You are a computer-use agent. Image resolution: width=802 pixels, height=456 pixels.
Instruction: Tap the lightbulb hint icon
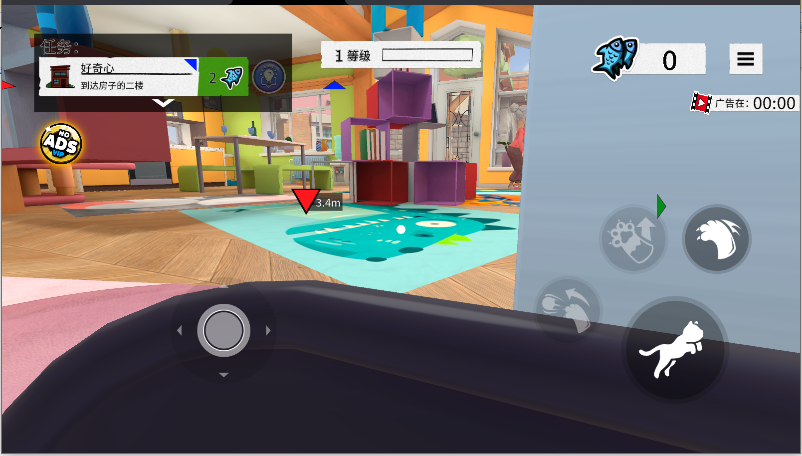click(x=267, y=75)
